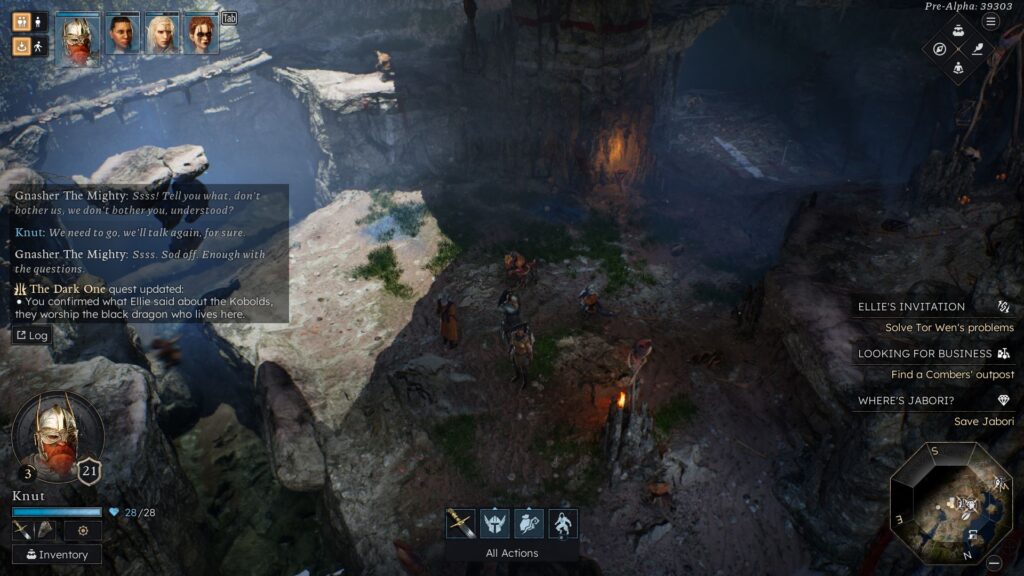Select the red-haired face-painted party member portrait
This screenshot has height=576, width=1024.
tap(201, 33)
